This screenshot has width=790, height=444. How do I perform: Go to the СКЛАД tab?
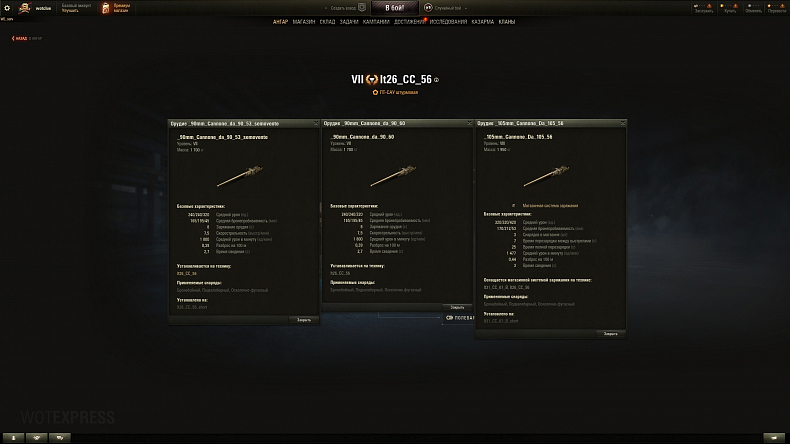point(327,21)
